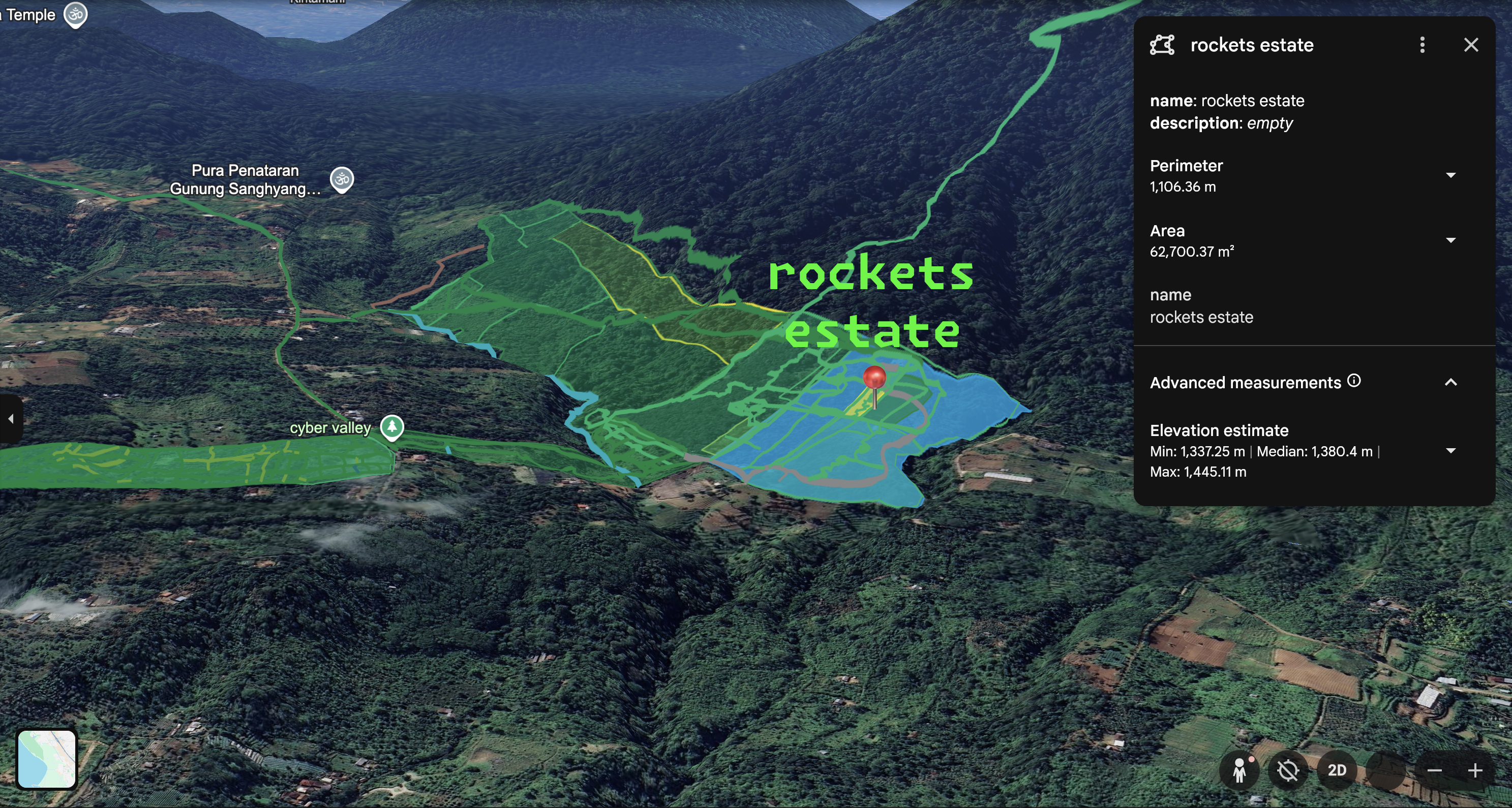Image resolution: width=1512 pixels, height=808 pixels.
Task: Select the red placemark pin
Action: (x=874, y=379)
